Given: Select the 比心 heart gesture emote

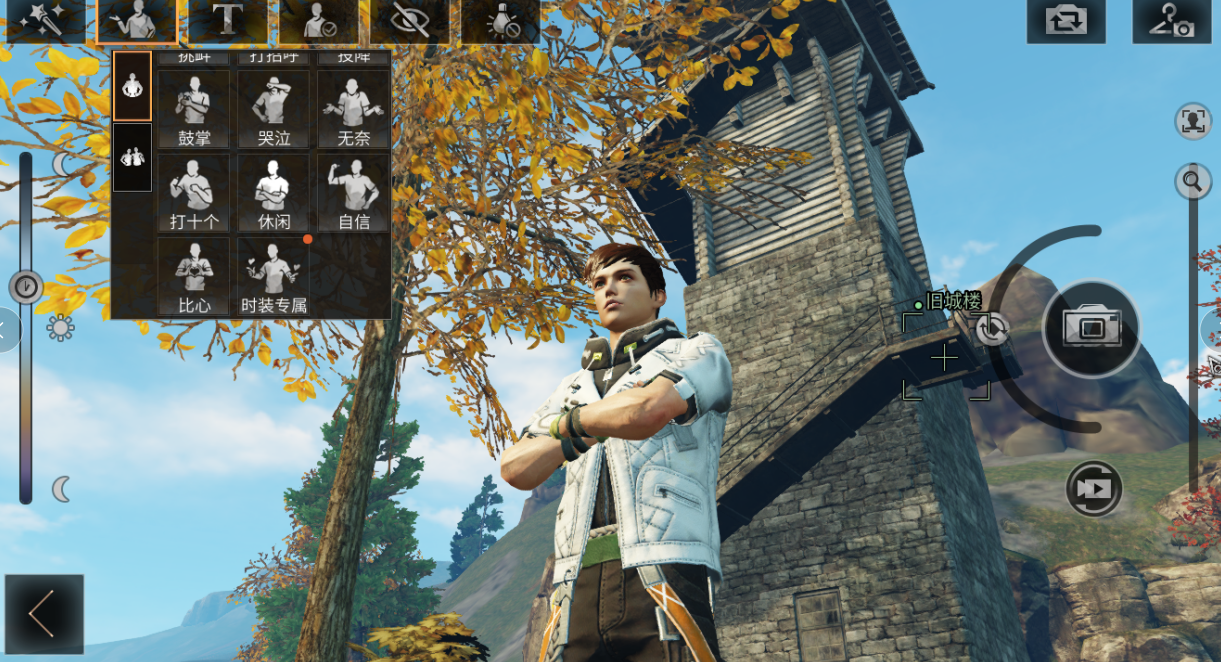Looking at the screenshot, I should pos(194,277).
